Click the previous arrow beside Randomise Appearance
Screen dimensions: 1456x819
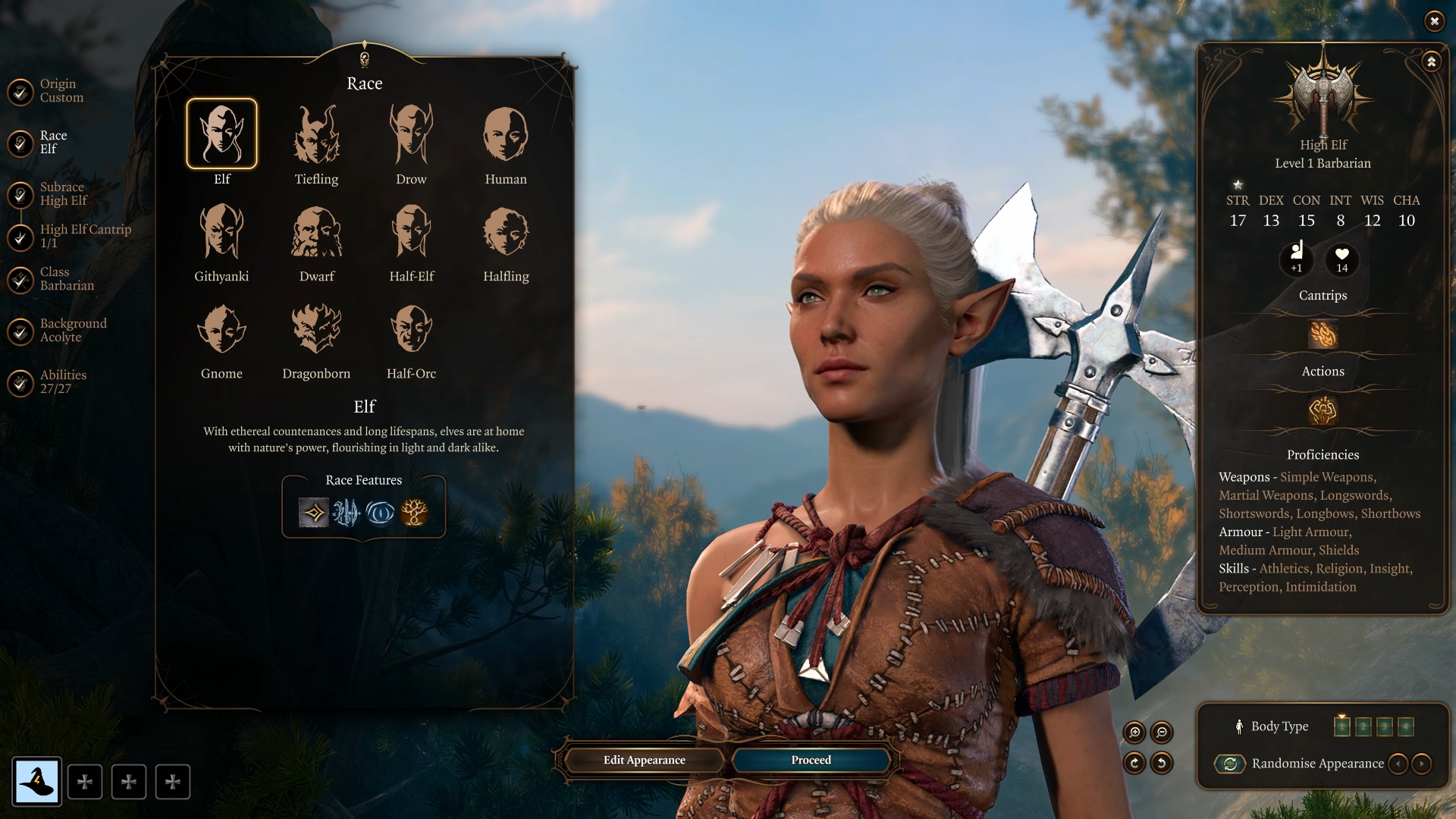1399,764
